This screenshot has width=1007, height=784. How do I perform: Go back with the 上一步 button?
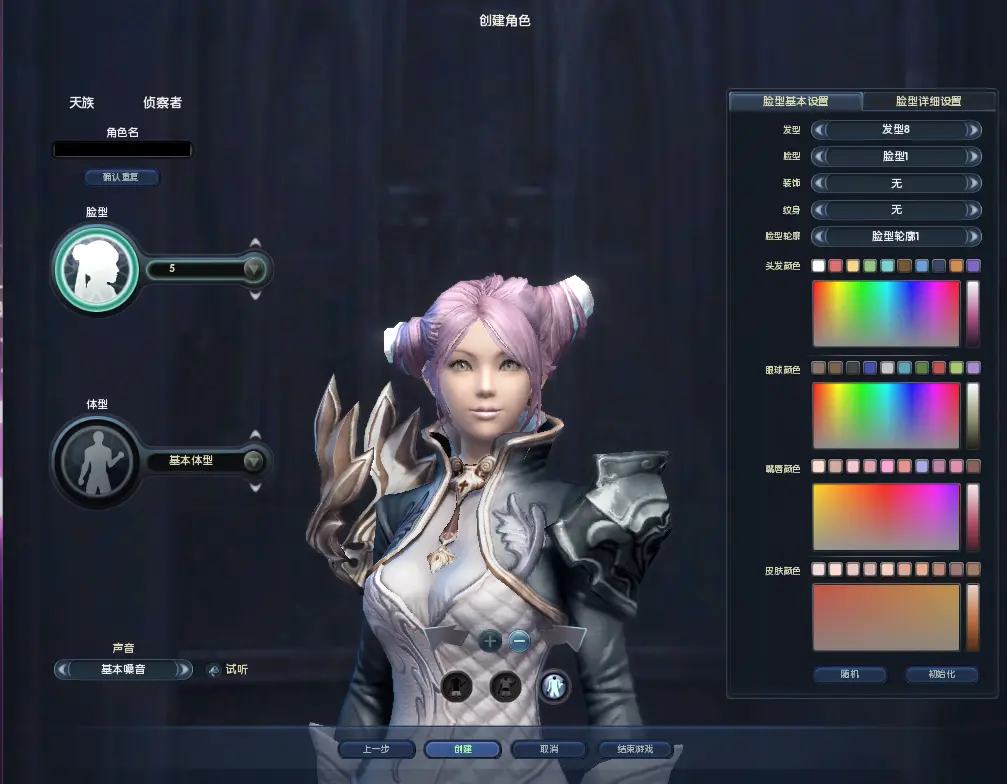[375, 749]
